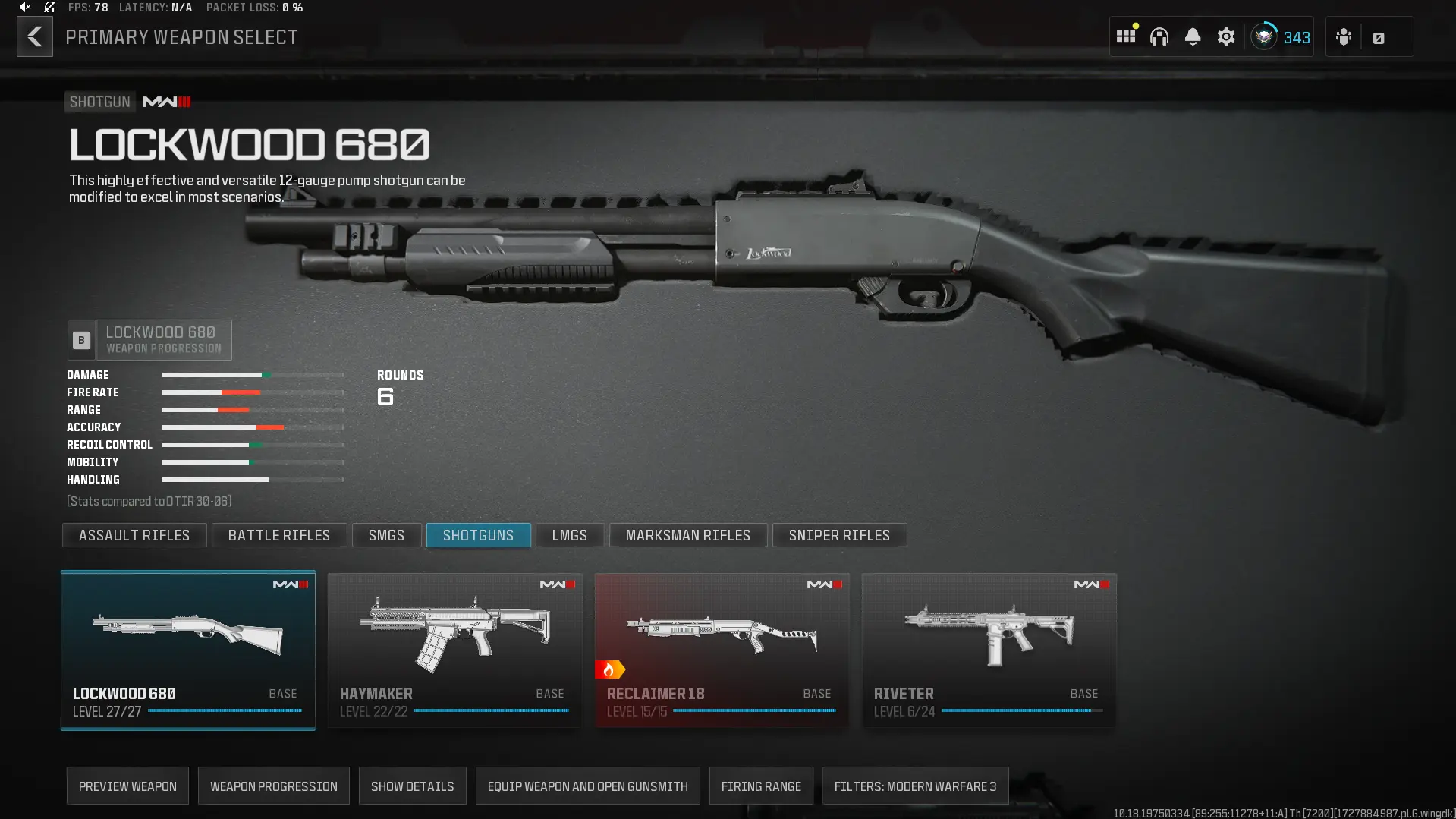Open voice chat headset options

pos(1159,36)
